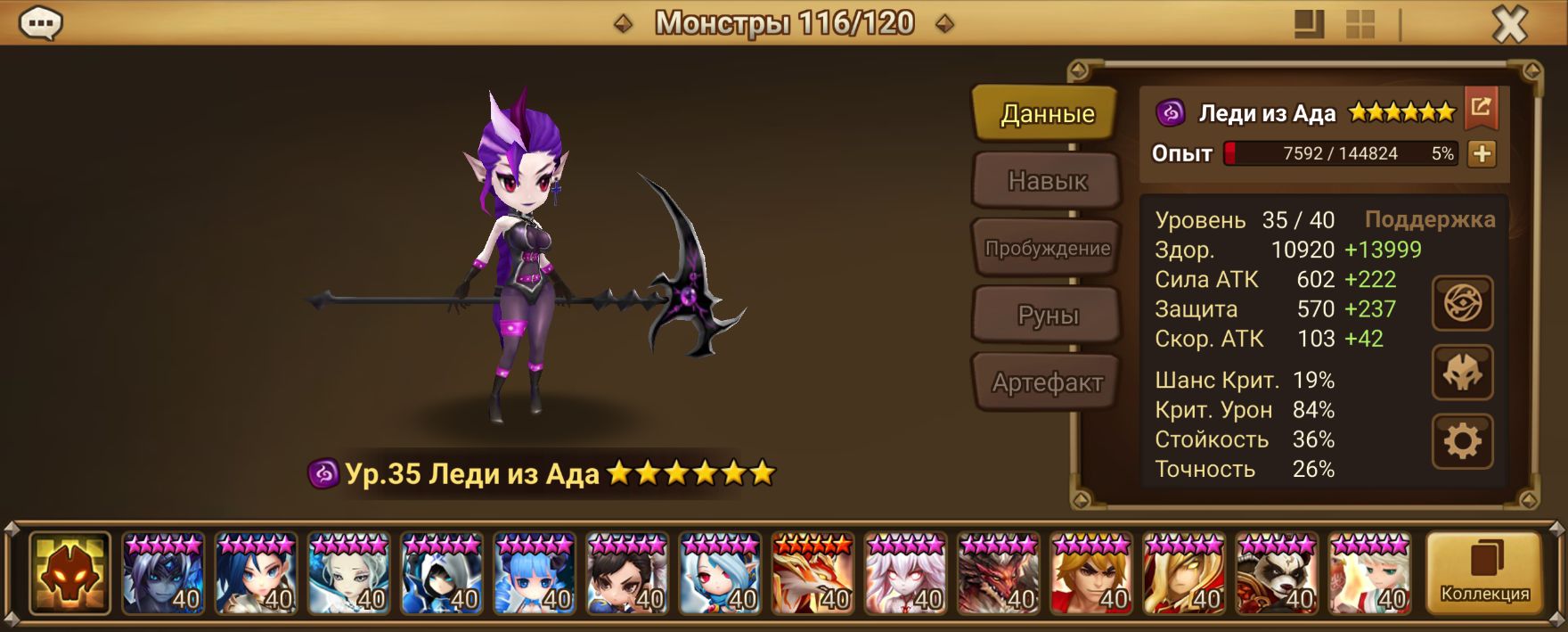
Task: Open the Пробуждение tab
Action: [1047, 248]
